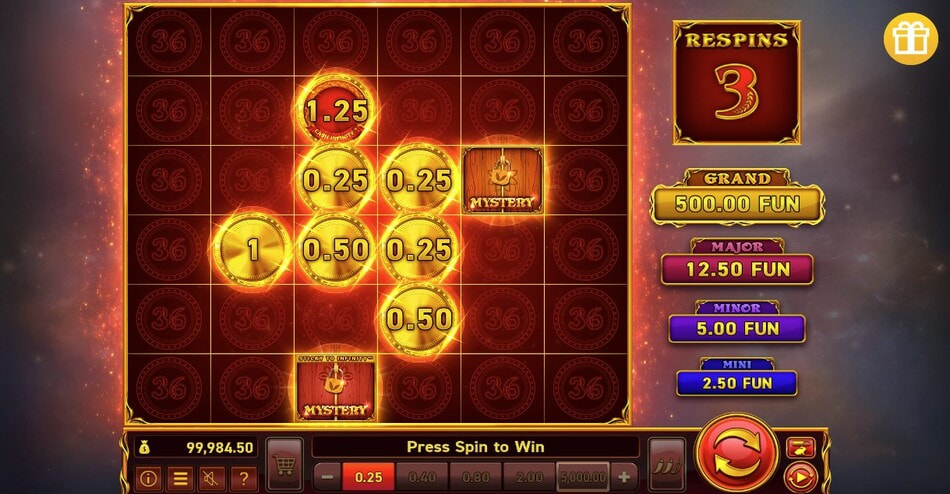Screen dimensions: 950x494
Task: Choose the 0.40 bet amount
Action: coord(423,476)
